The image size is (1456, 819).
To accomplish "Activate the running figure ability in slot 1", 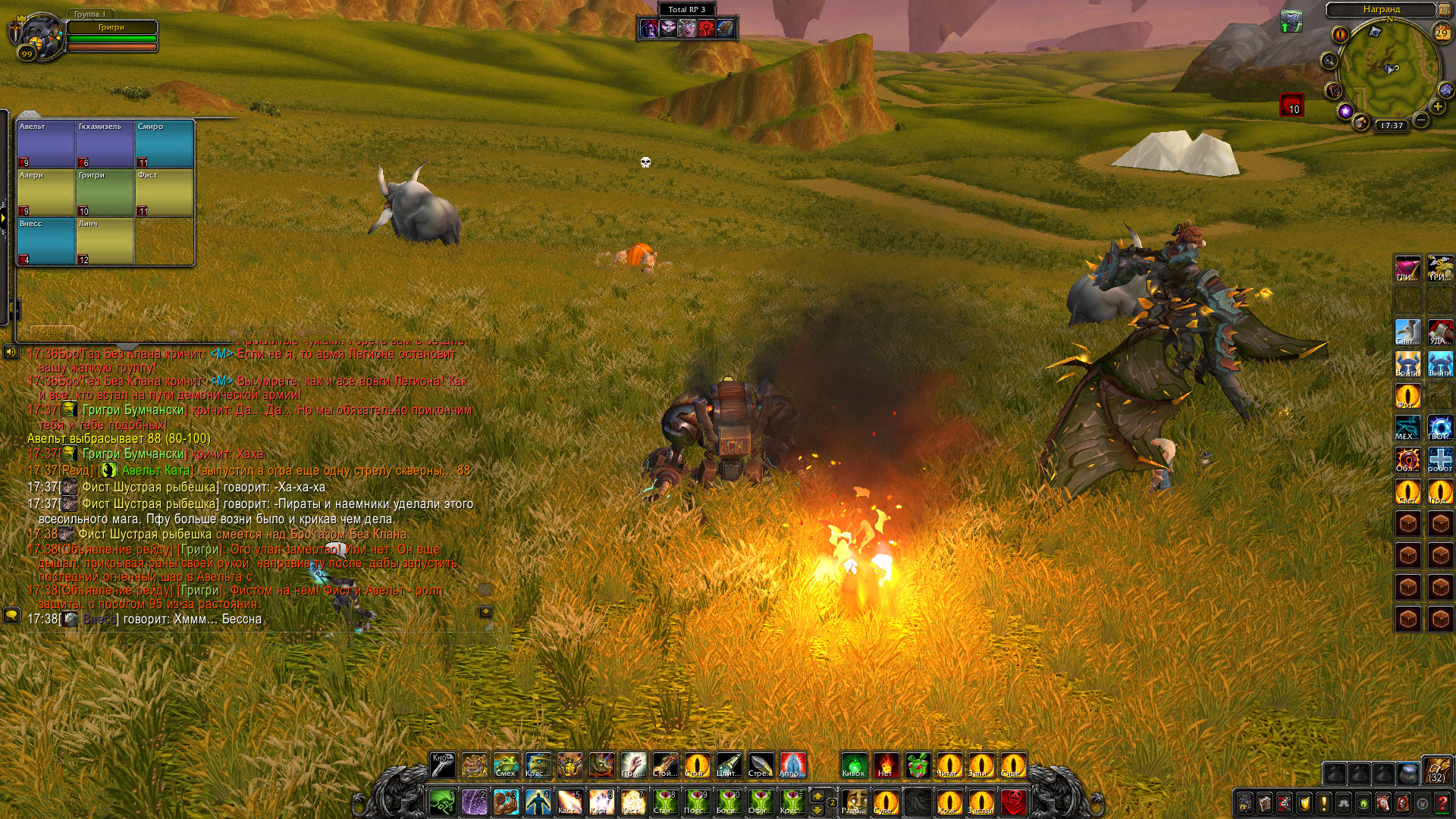I will 442,802.
